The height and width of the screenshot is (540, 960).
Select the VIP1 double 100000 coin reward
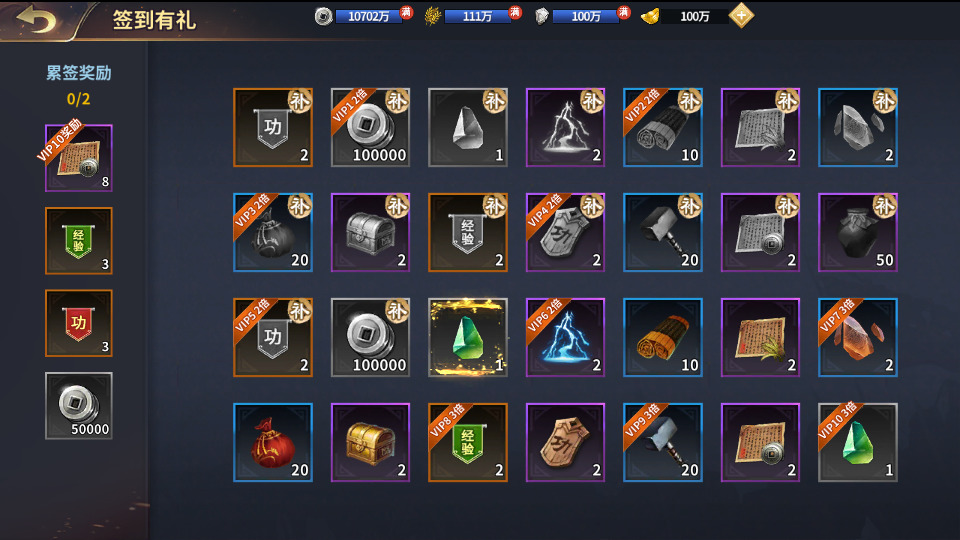coord(370,127)
